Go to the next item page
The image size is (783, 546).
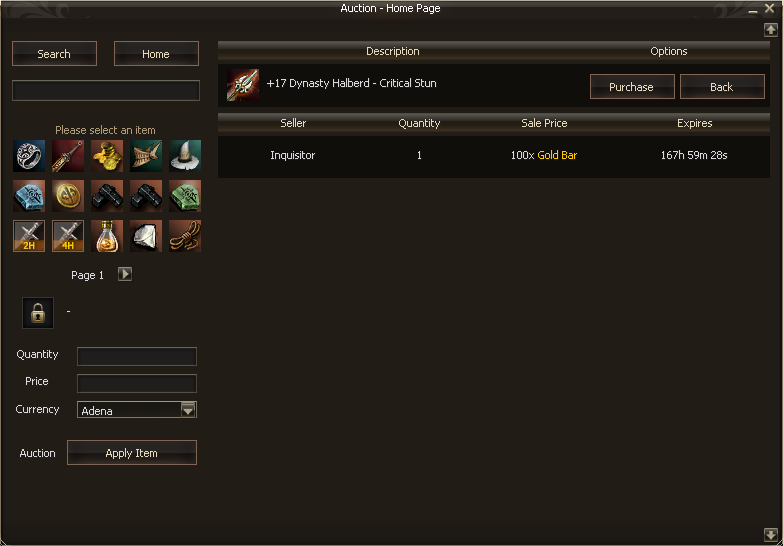click(125, 274)
